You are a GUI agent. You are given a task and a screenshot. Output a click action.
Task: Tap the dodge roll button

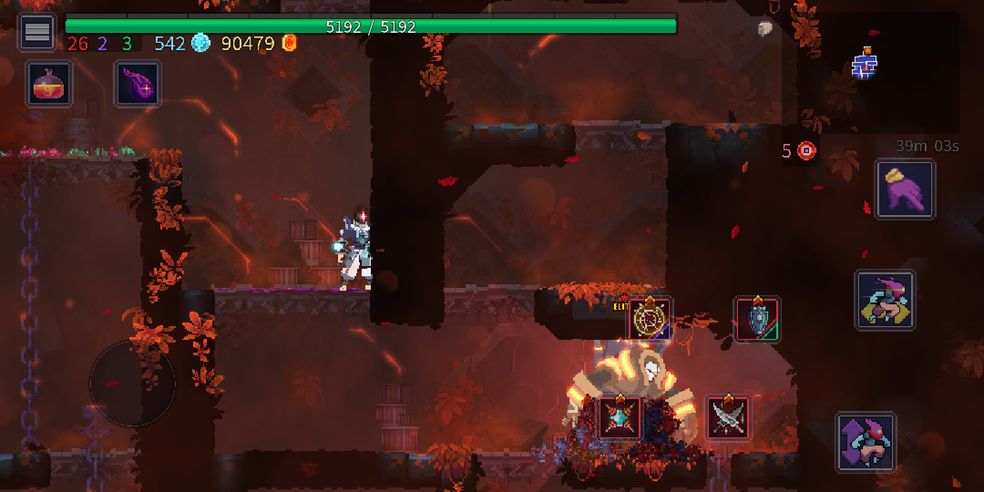(x=885, y=300)
